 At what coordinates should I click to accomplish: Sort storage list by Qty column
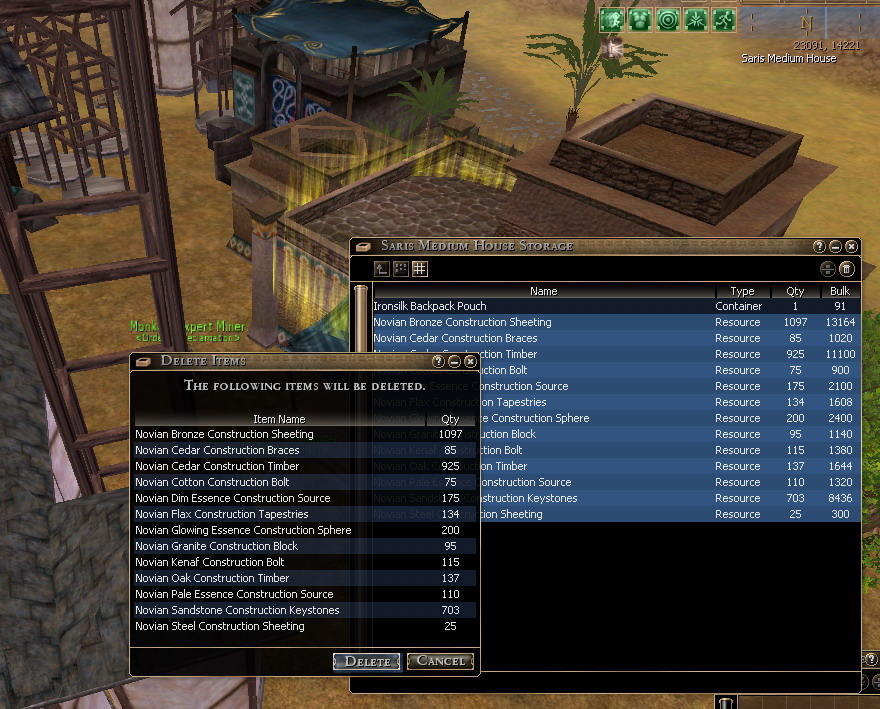tap(795, 291)
